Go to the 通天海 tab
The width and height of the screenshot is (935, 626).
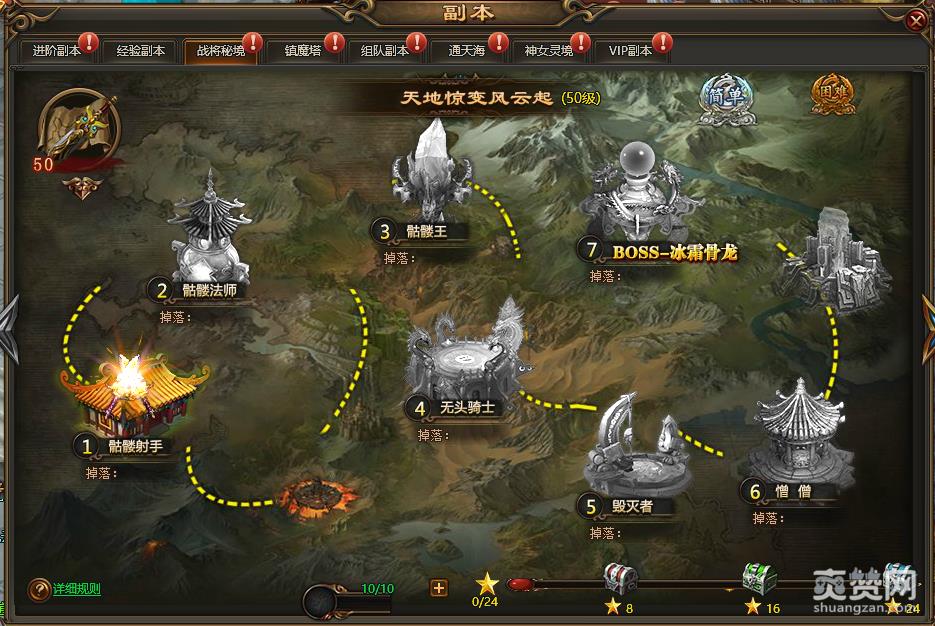coord(467,50)
